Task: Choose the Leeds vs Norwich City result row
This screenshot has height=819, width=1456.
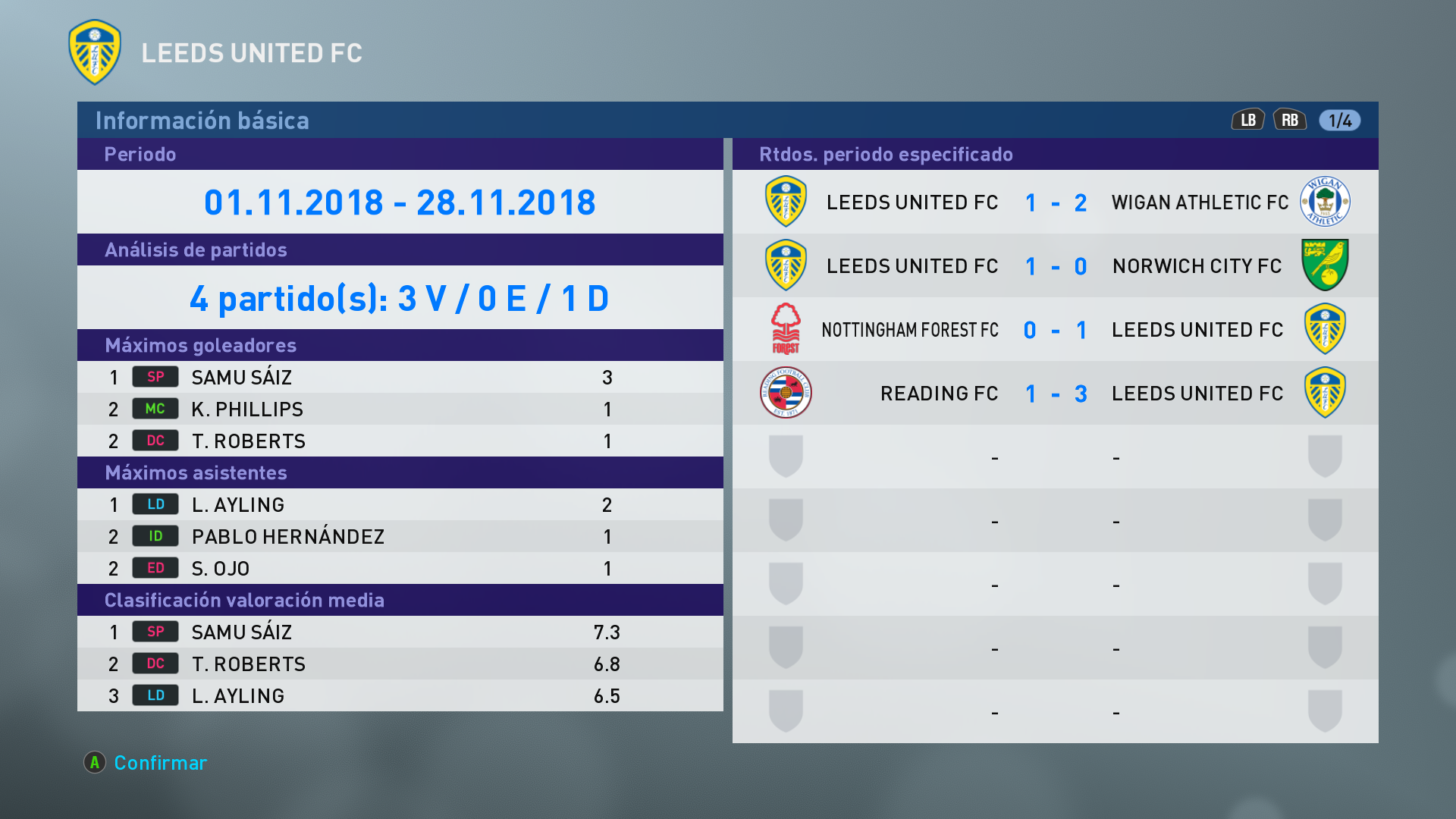Action: pos(1055,266)
